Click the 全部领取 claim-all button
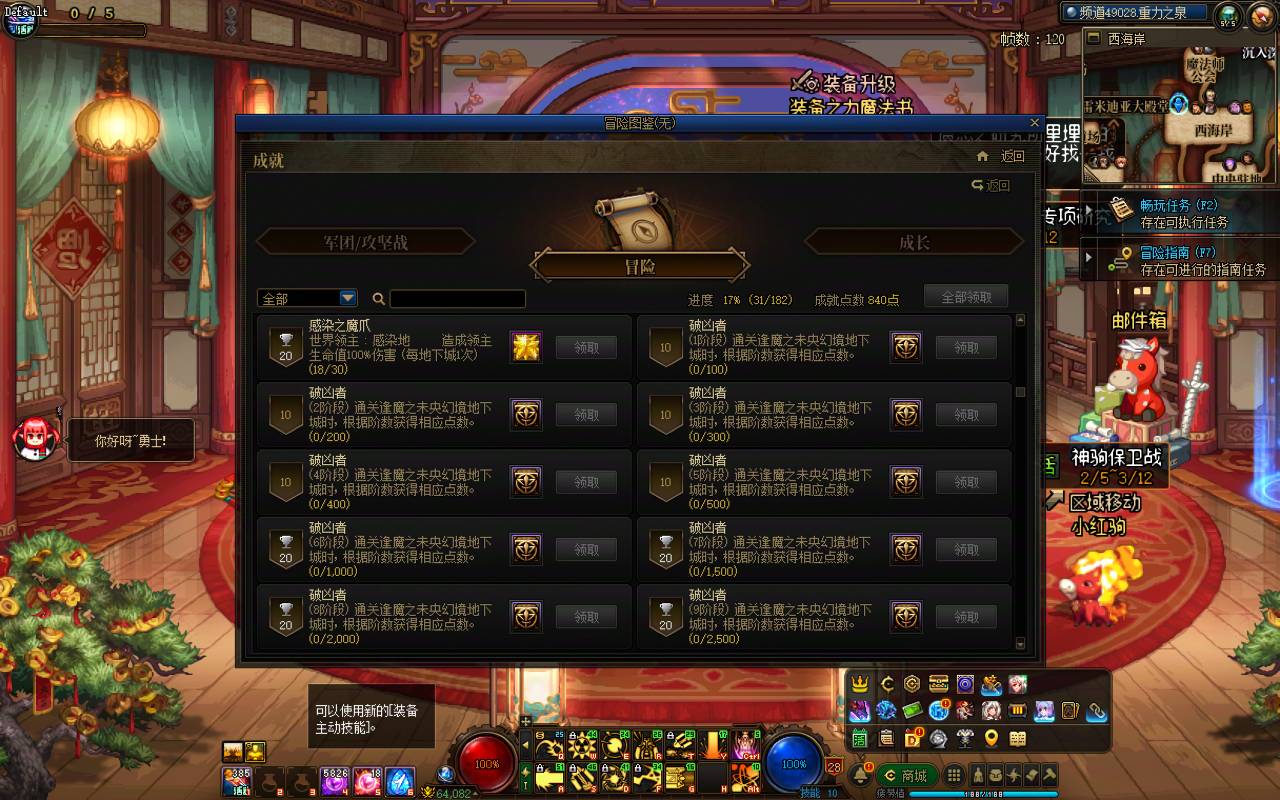Screen dimensions: 1280x800 [966, 297]
